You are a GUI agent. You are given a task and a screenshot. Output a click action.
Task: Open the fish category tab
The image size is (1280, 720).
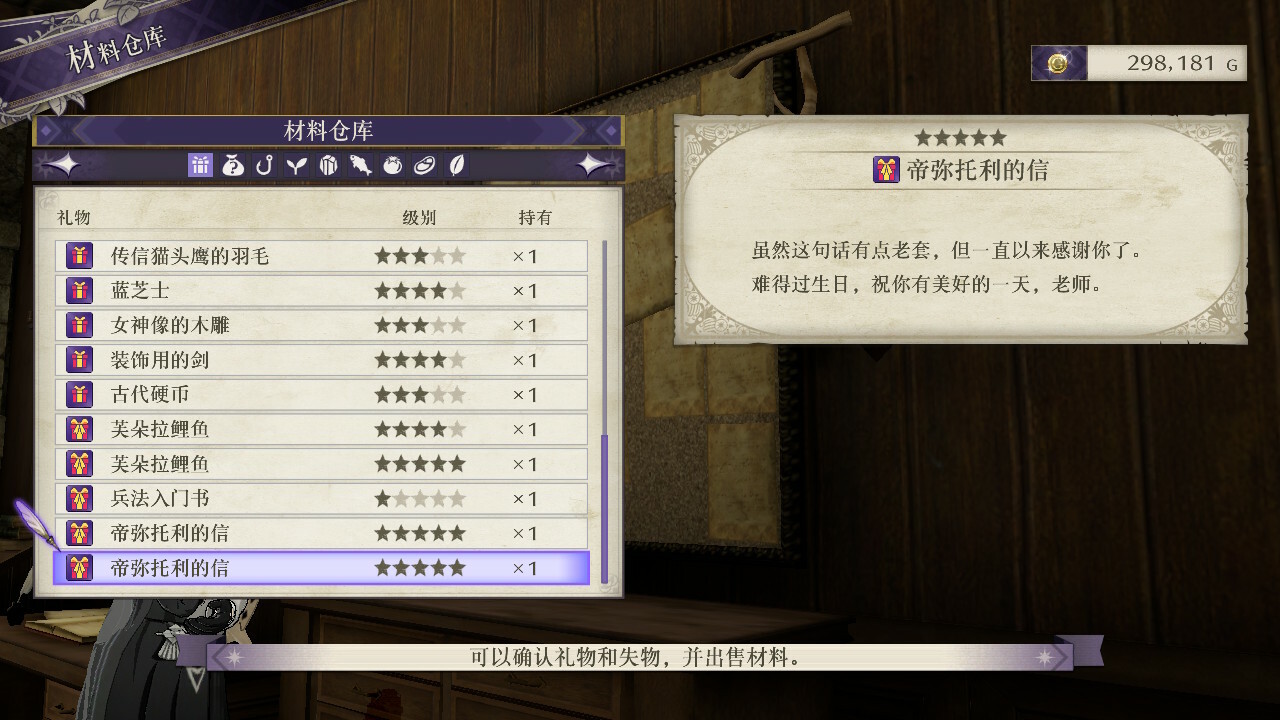[x=360, y=166]
